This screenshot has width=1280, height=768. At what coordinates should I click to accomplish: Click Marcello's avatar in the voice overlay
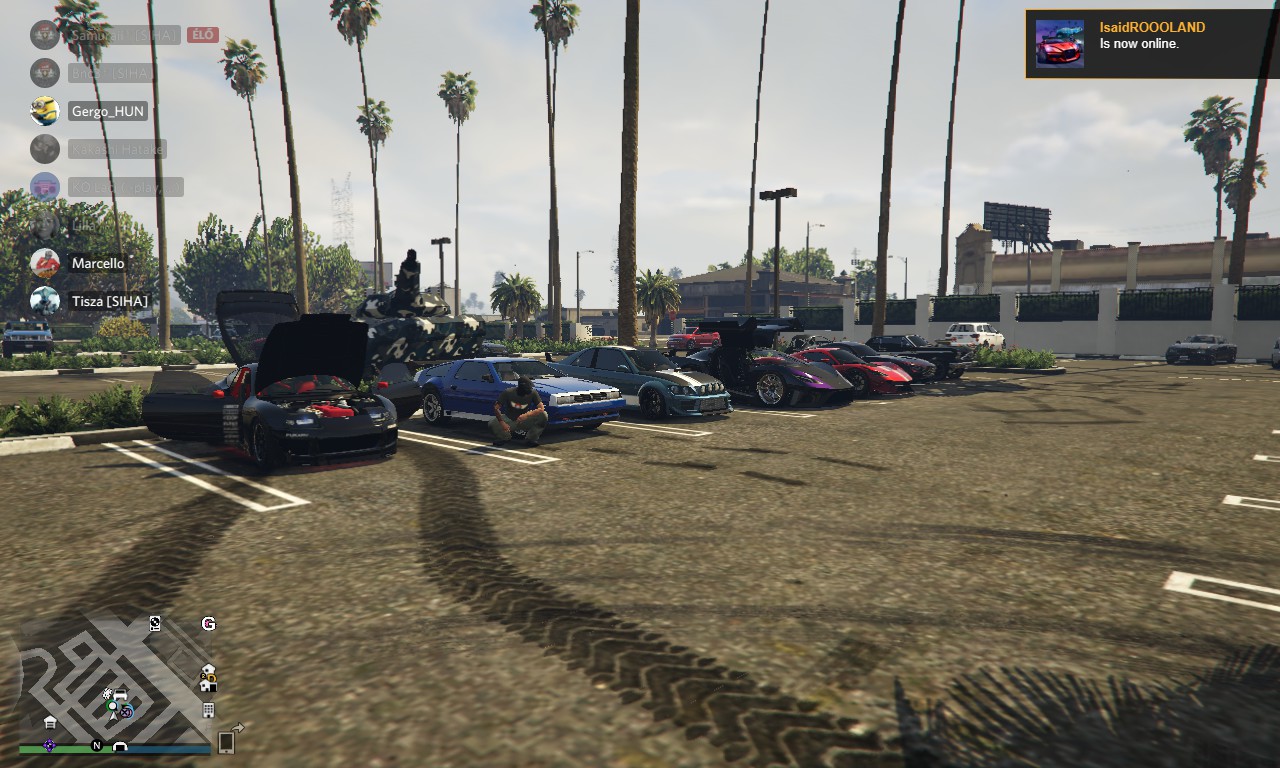(x=45, y=263)
